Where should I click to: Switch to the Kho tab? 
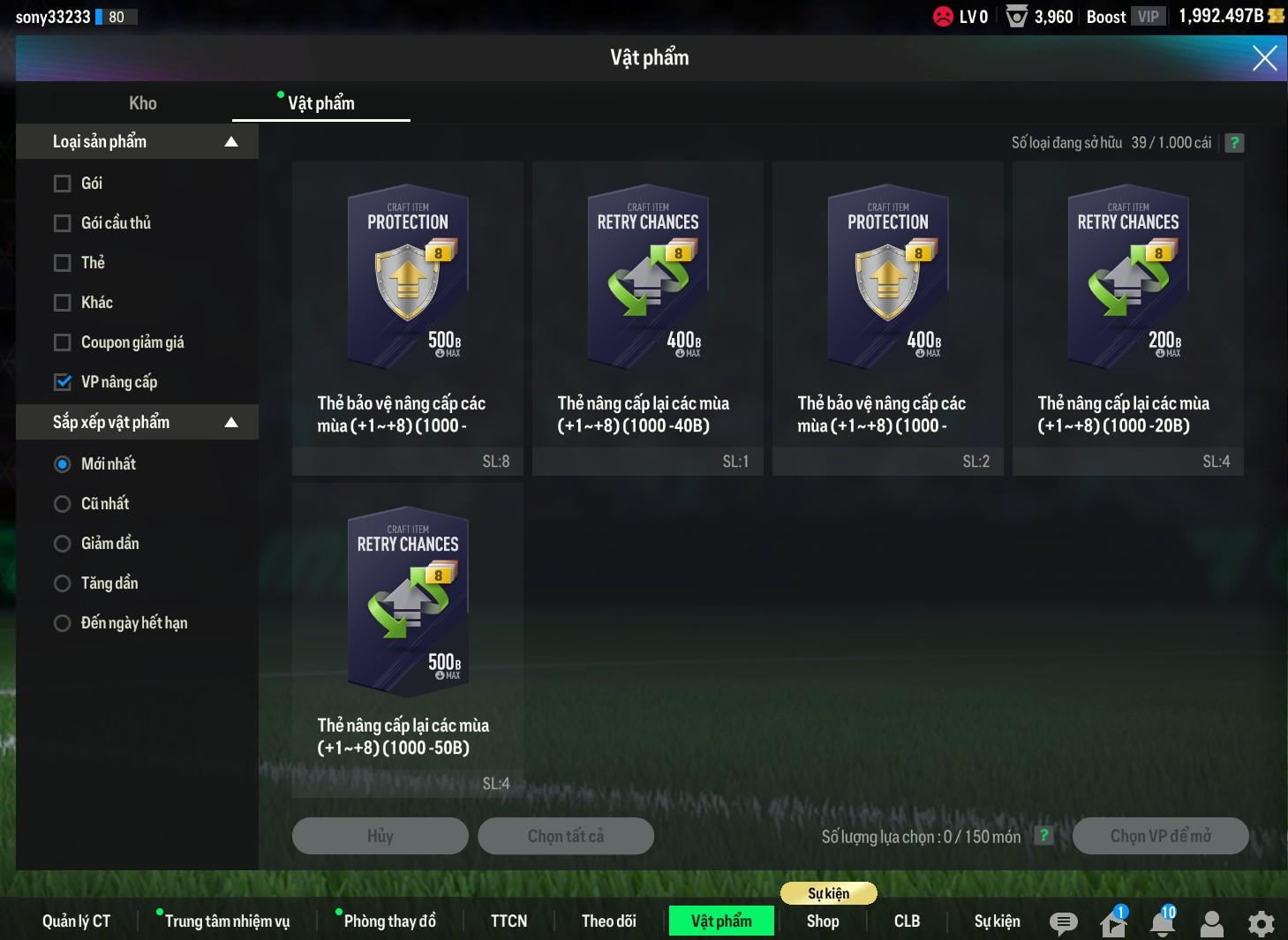(x=143, y=103)
